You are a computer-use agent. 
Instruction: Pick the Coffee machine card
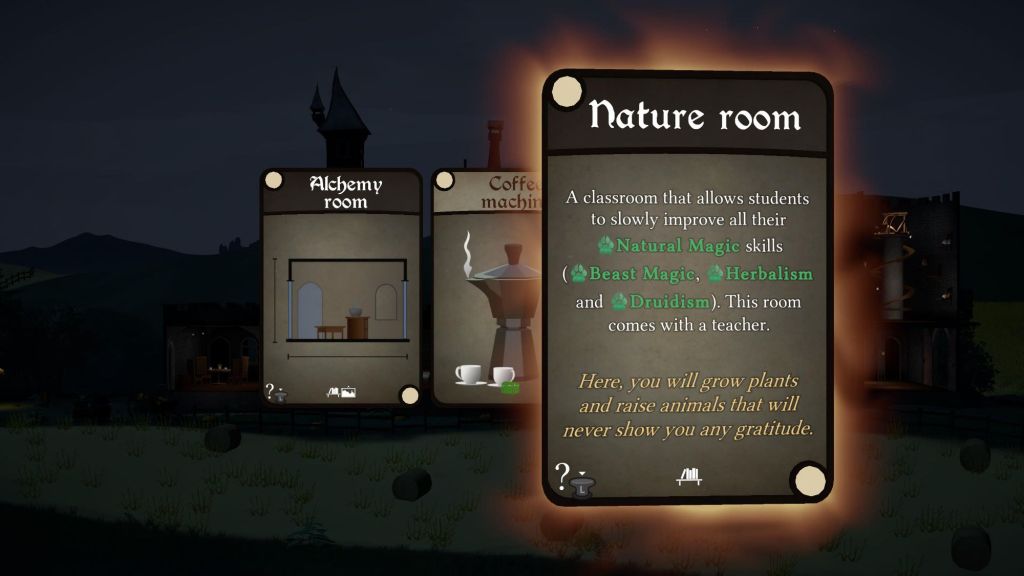(x=486, y=290)
